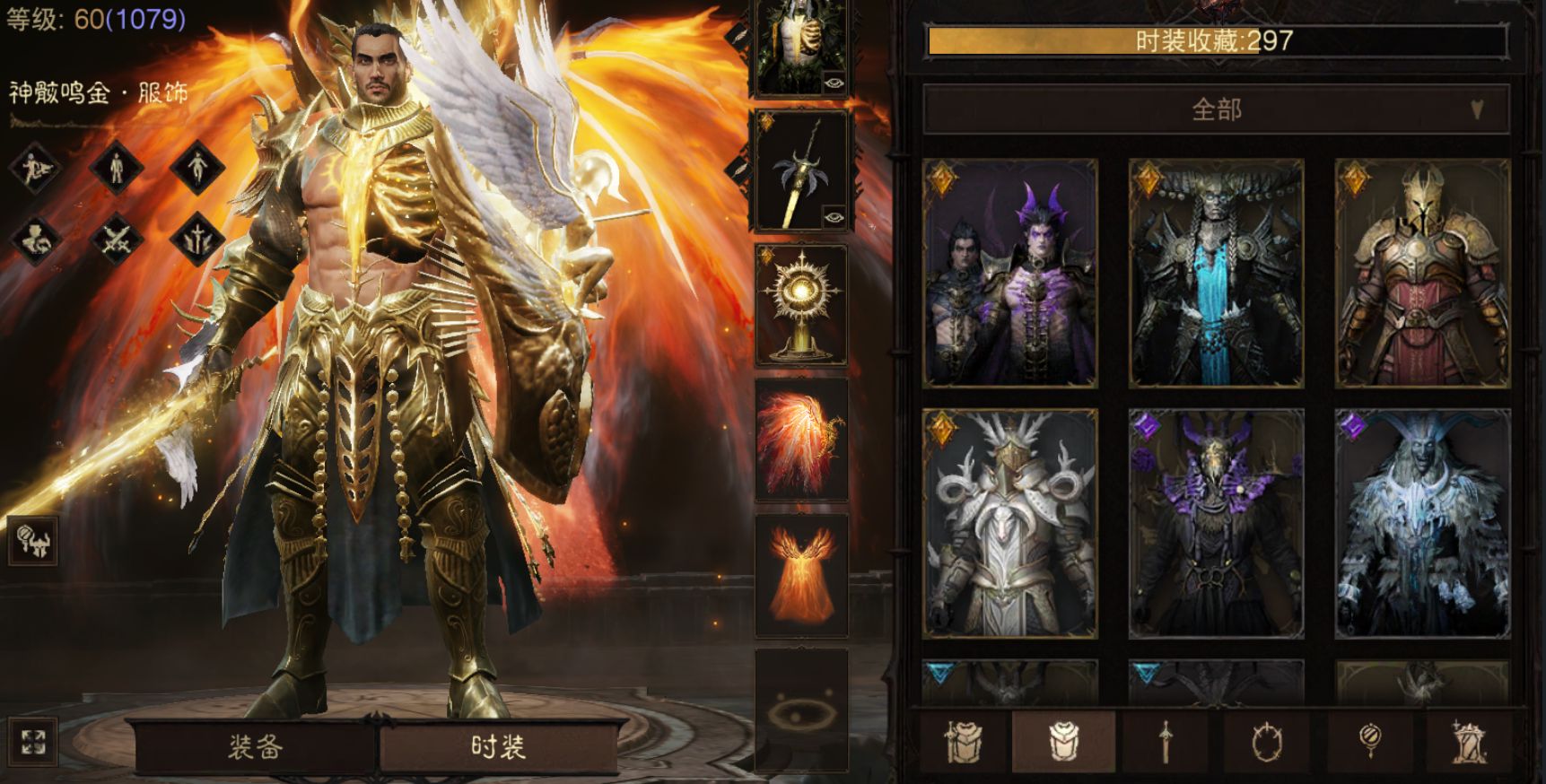The width and height of the screenshot is (1546, 784).
Task: Open the sword category in bottom bar
Action: (x=1165, y=743)
